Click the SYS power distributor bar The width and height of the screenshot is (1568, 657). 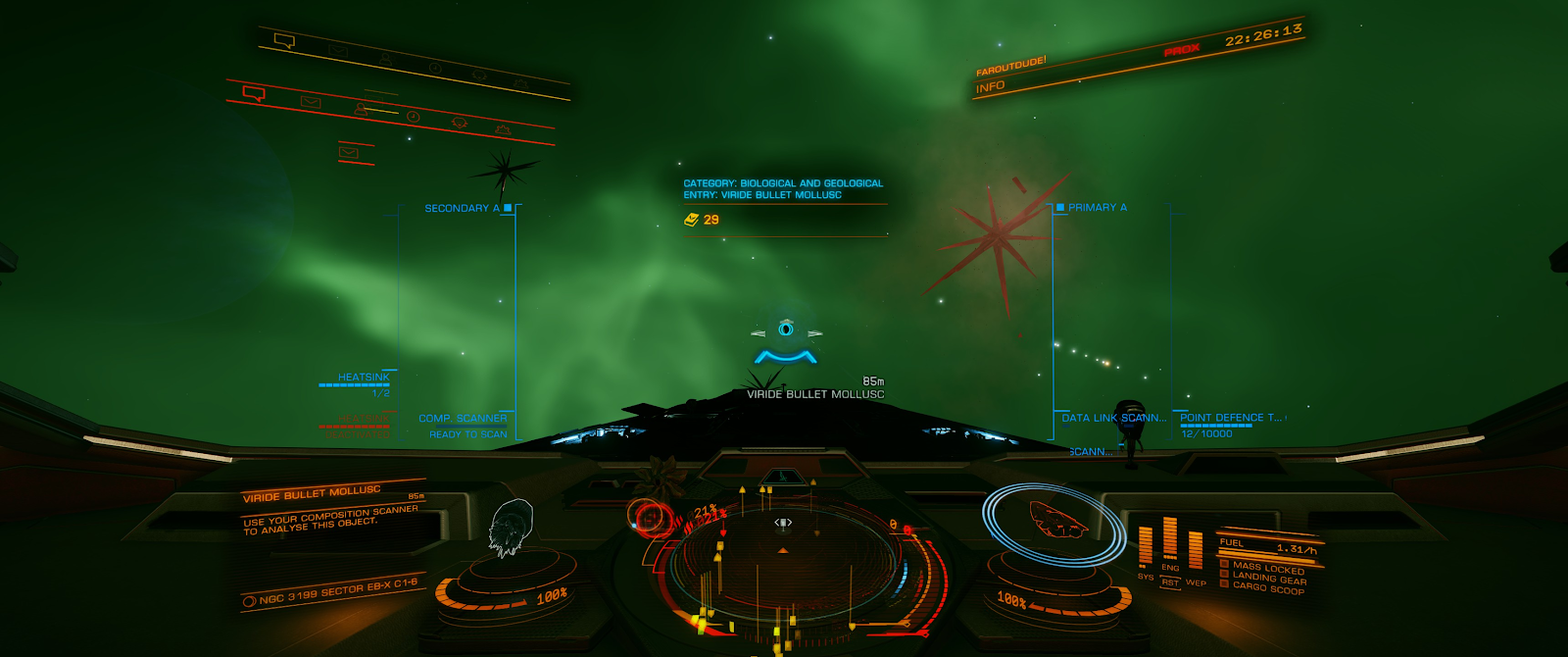point(1145,547)
